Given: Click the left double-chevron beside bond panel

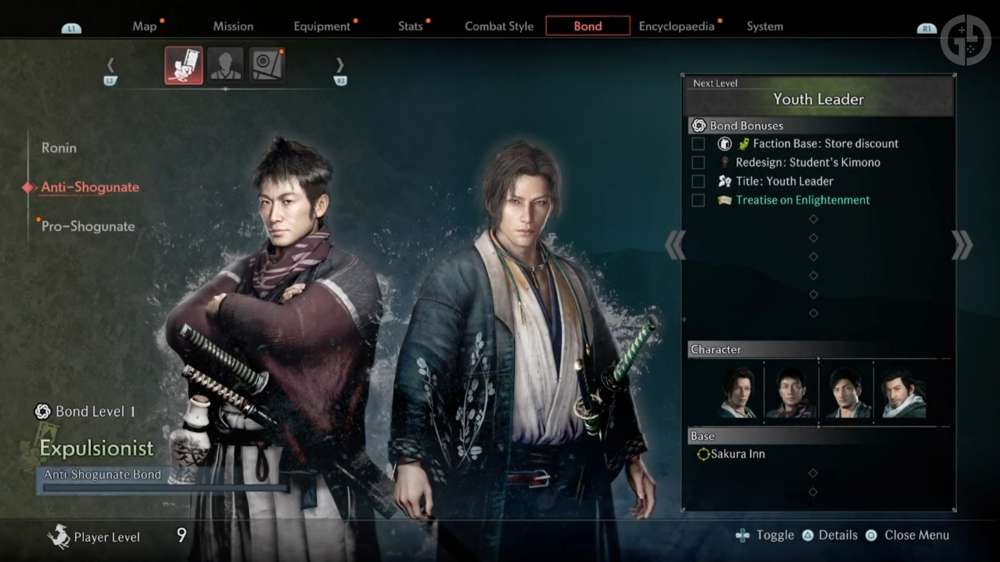Looking at the screenshot, I should pos(675,245).
